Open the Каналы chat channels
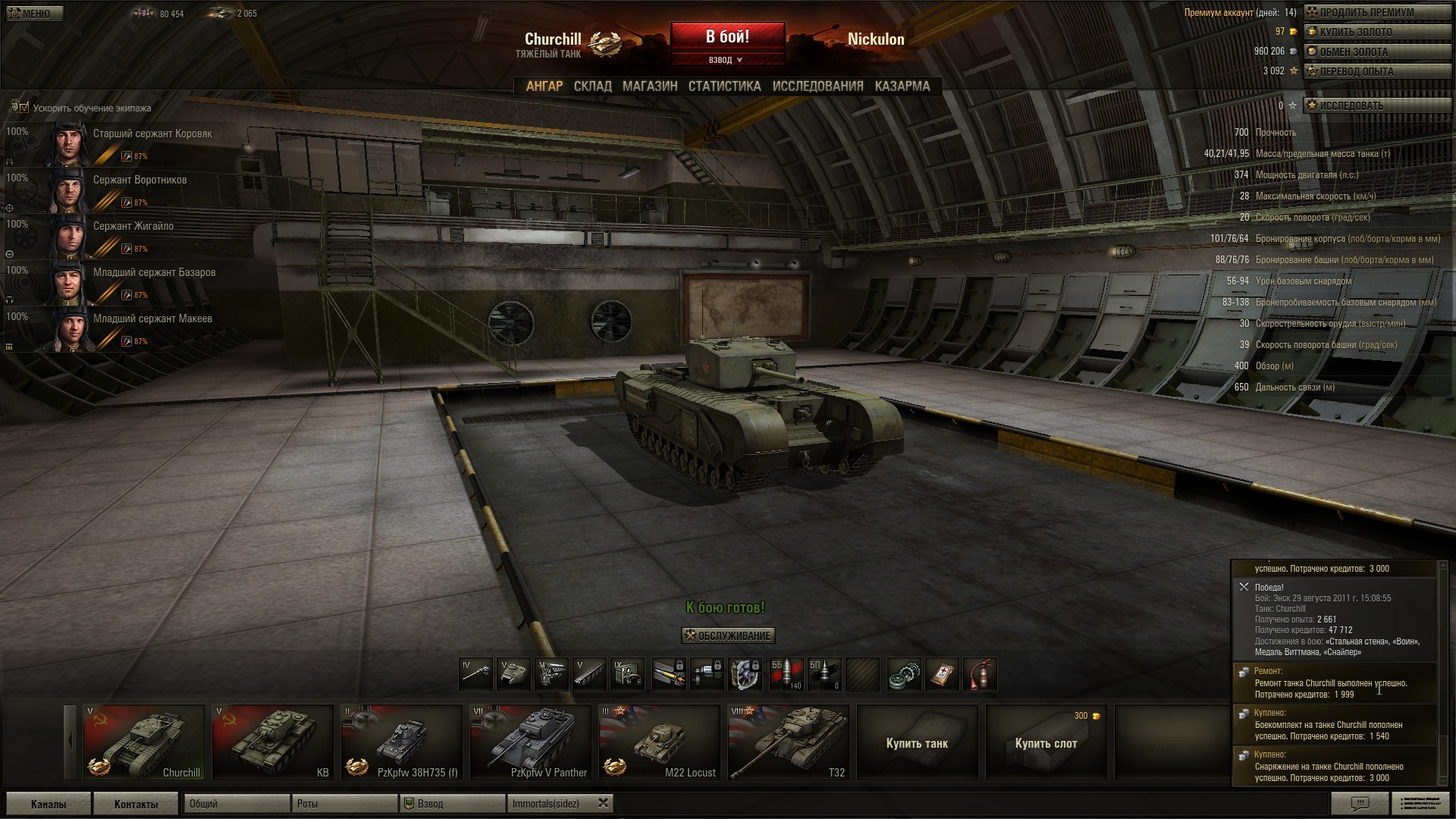Screen dimensions: 1456x819 (49, 804)
